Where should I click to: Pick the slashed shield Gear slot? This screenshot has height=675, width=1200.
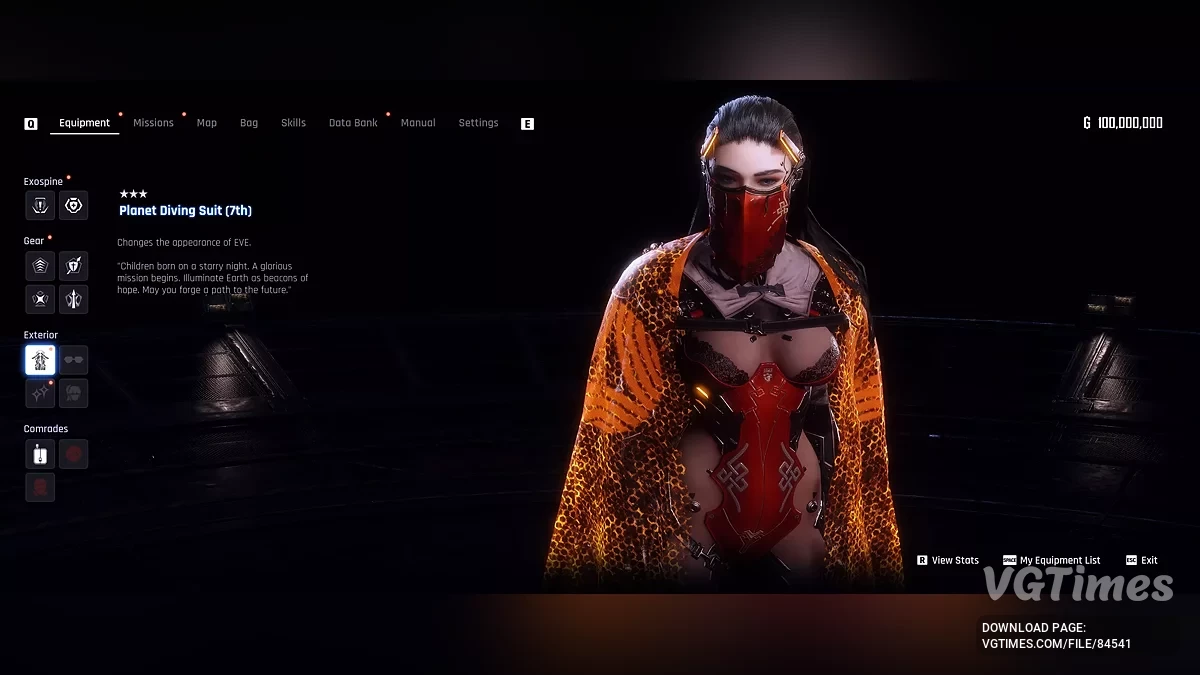pos(73,266)
